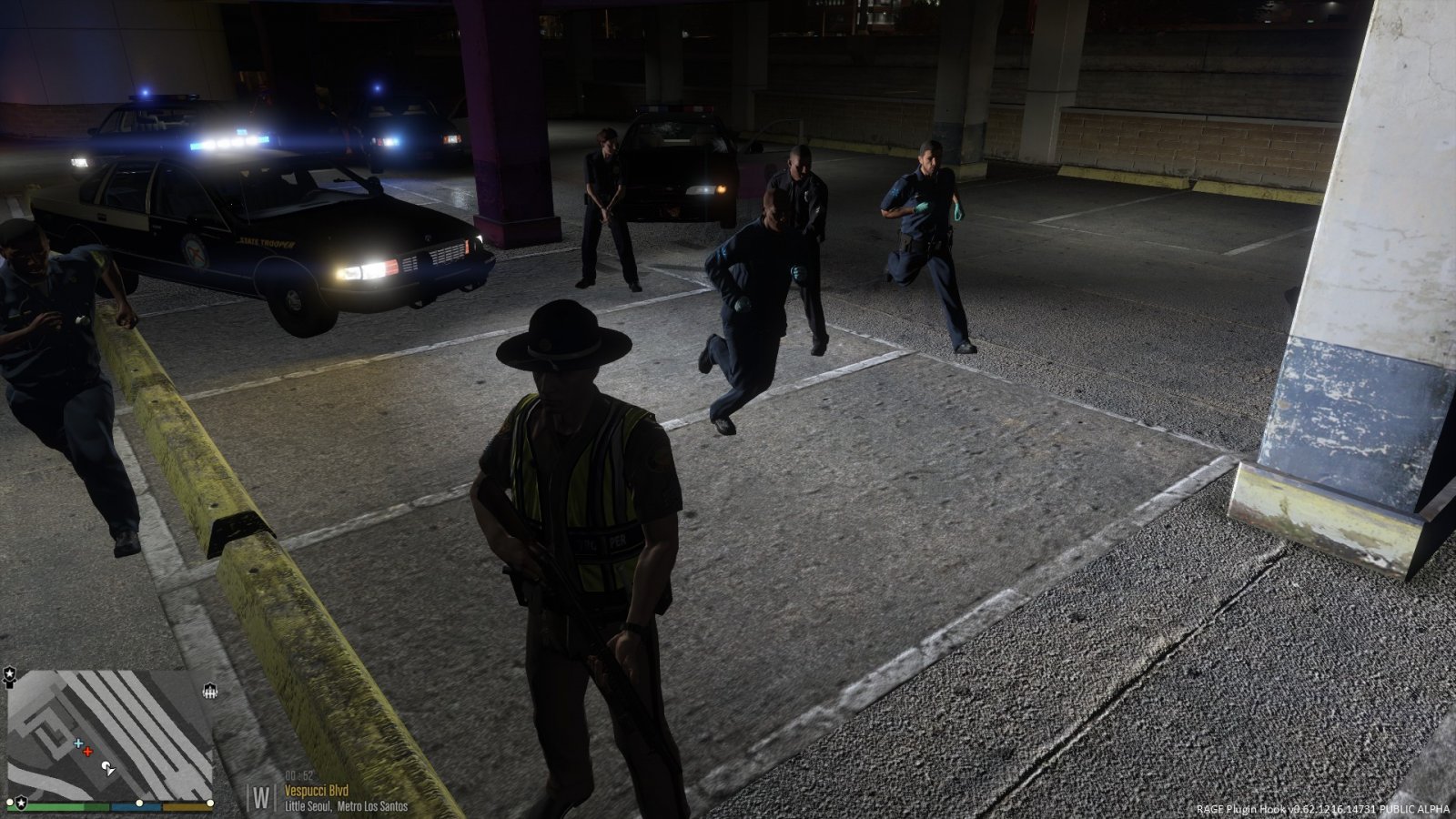Select the light blue cross minimap marker

tap(78, 743)
